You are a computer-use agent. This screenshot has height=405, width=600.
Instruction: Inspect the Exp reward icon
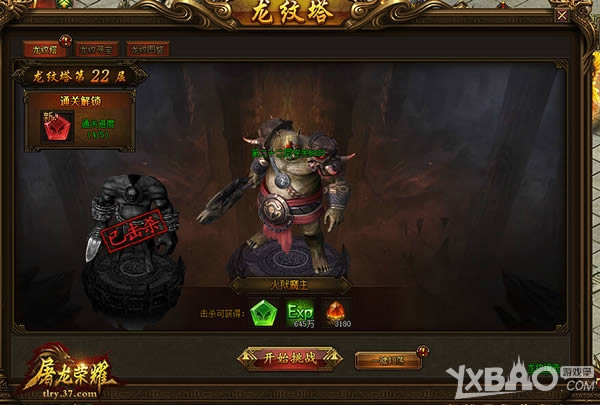pyautogui.click(x=300, y=310)
